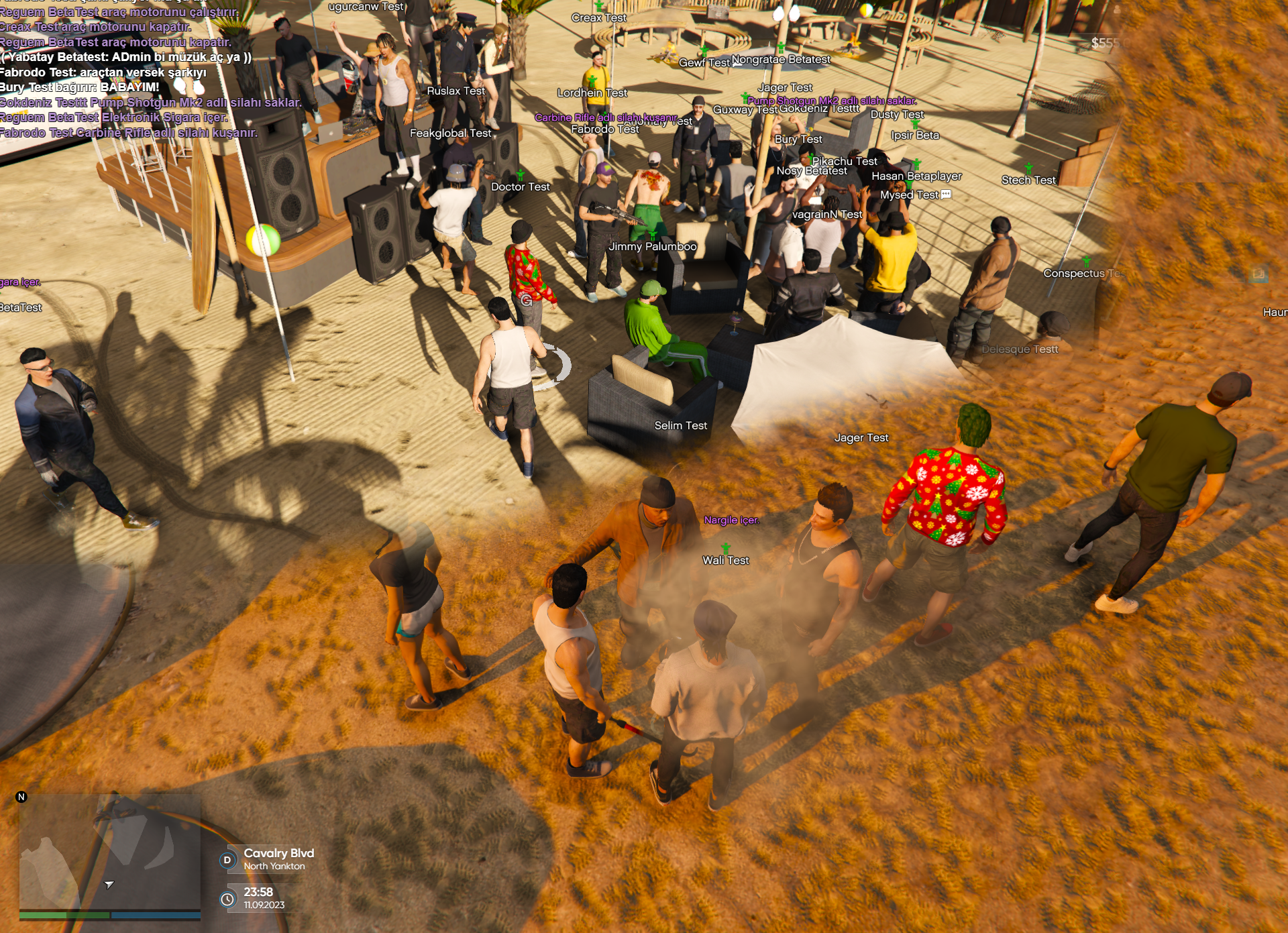The image size is (1288, 933).
Task: Click the north N marker on minimap
Action: (21, 797)
